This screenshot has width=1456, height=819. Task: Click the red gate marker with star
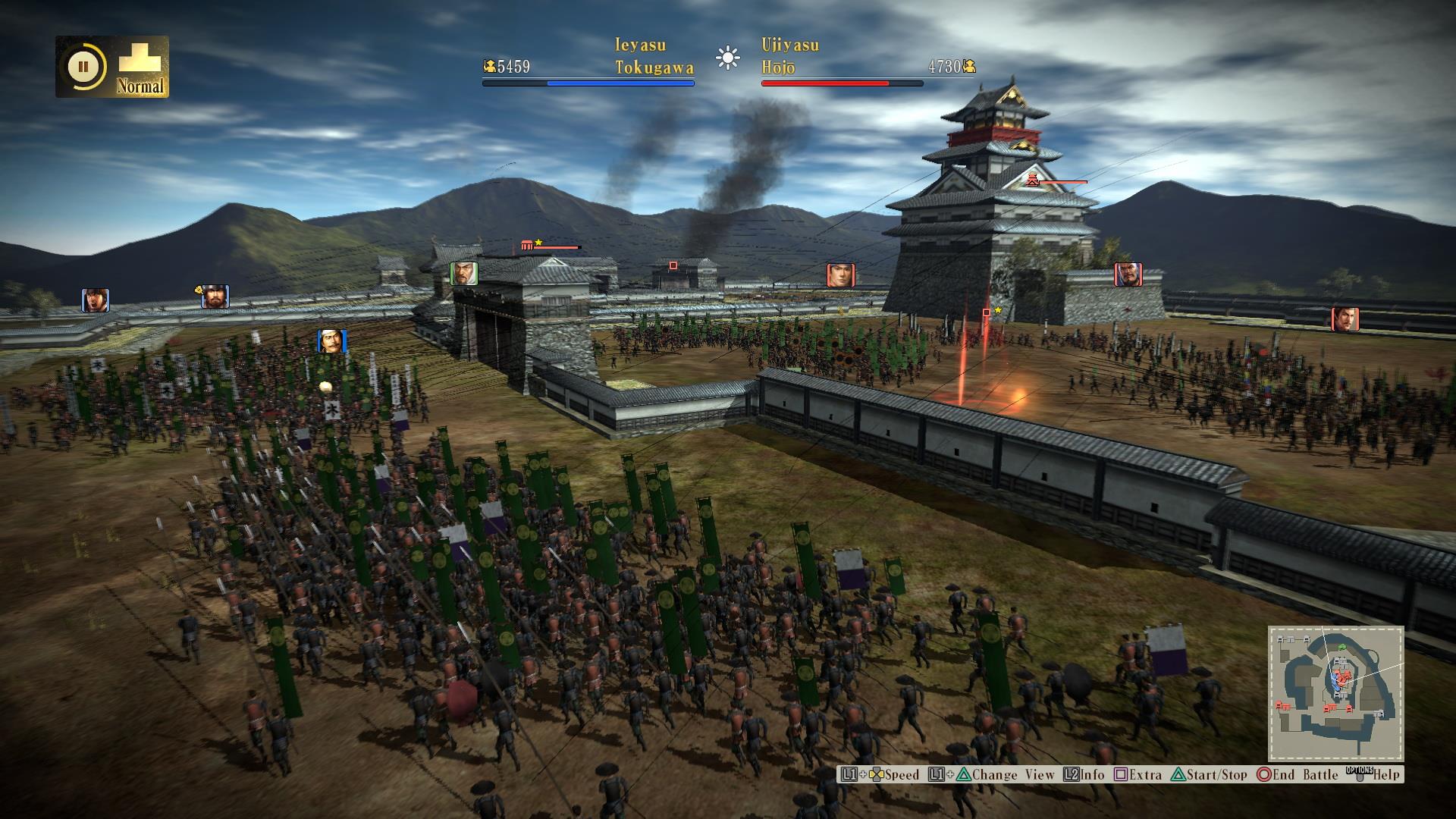tap(527, 245)
